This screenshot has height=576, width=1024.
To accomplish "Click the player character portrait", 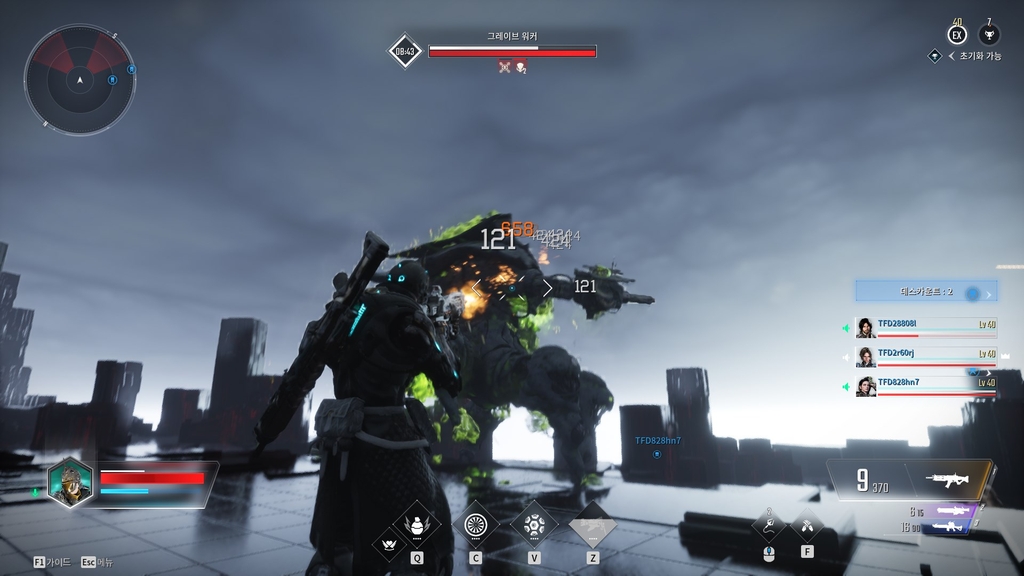I will pos(70,483).
